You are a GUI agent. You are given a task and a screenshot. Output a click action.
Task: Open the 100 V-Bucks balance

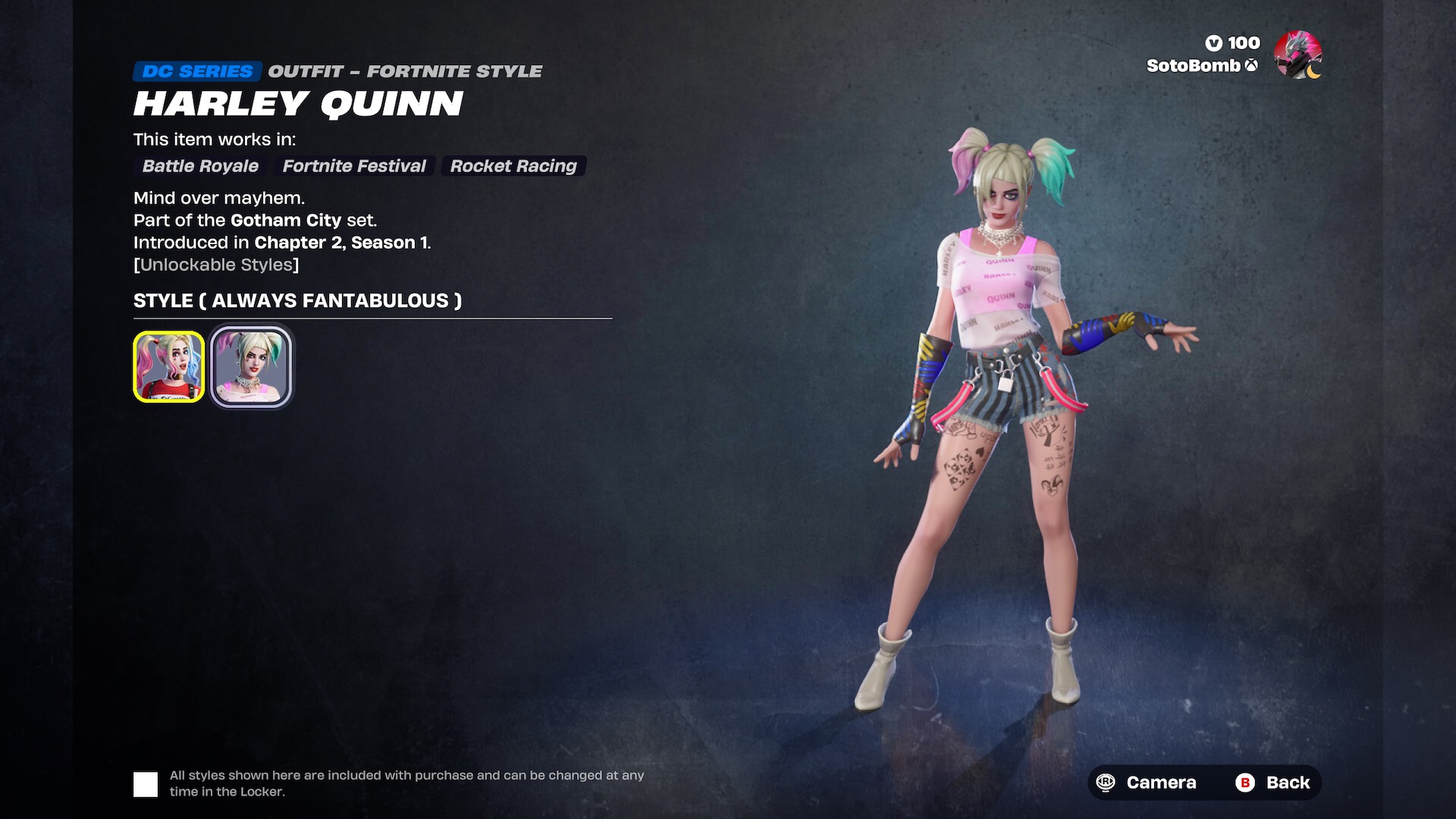coord(1232,43)
